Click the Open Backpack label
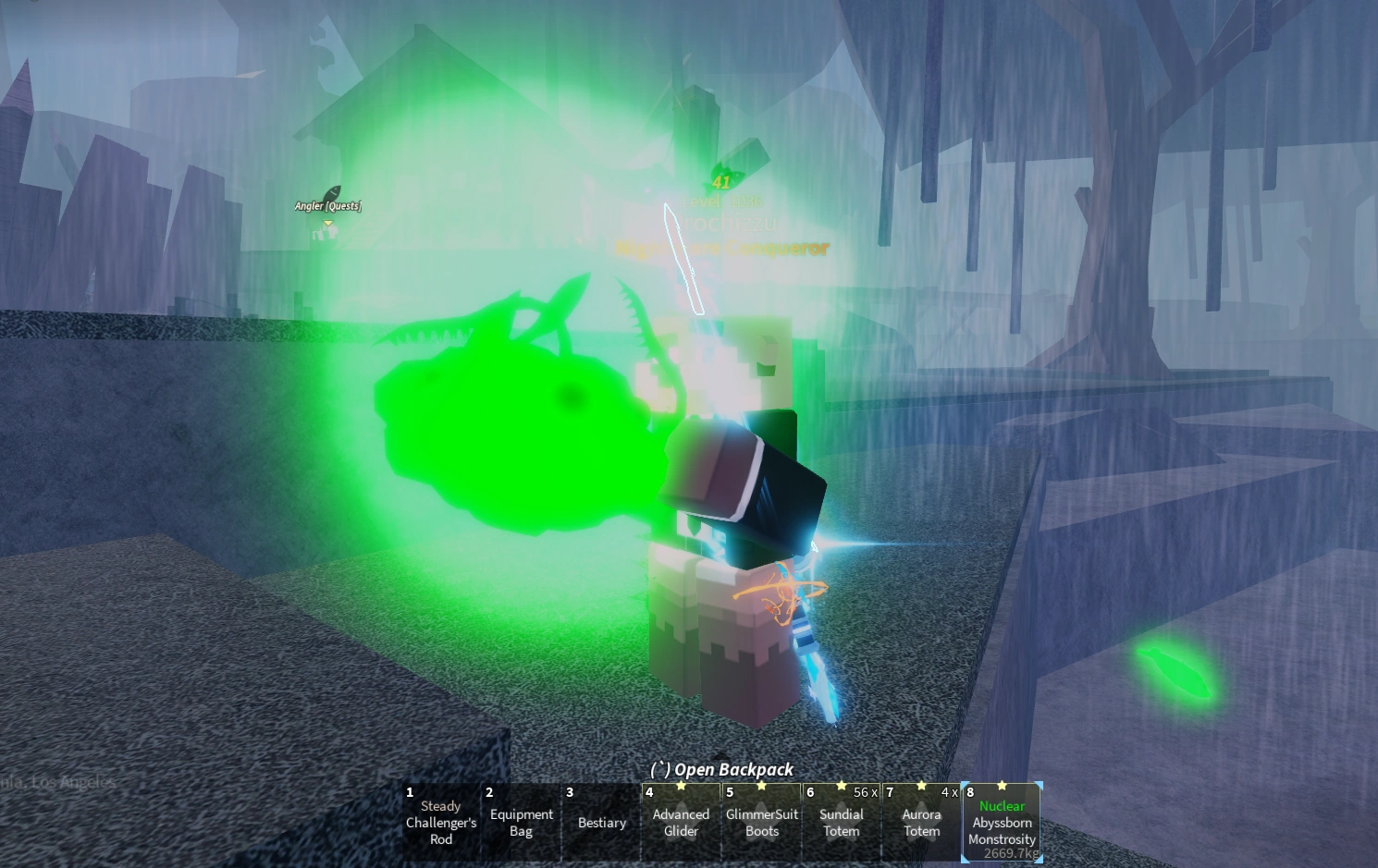Screen dimensions: 1378x868 tap(724, 769)
